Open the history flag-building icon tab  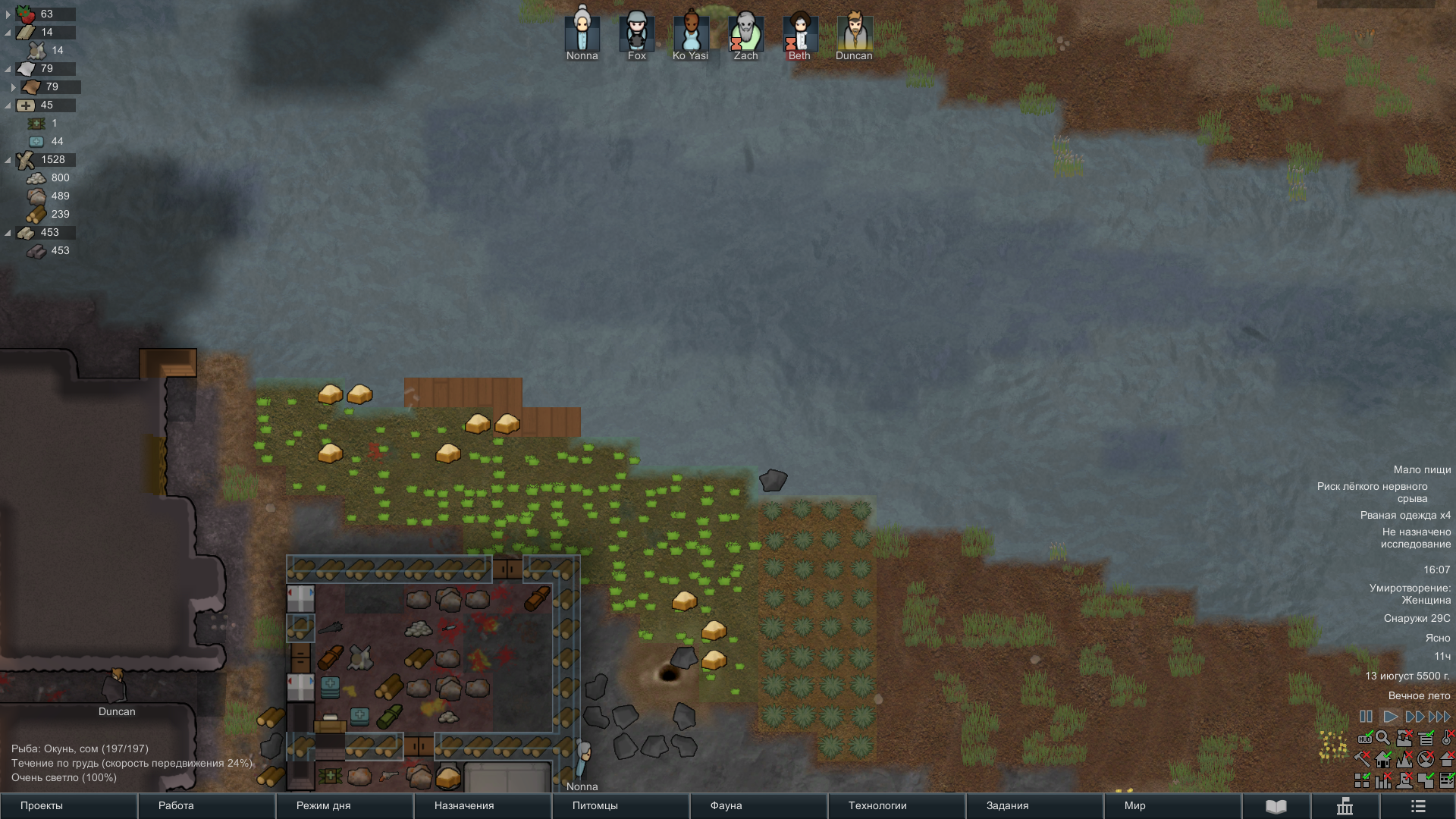point(1345,806)
